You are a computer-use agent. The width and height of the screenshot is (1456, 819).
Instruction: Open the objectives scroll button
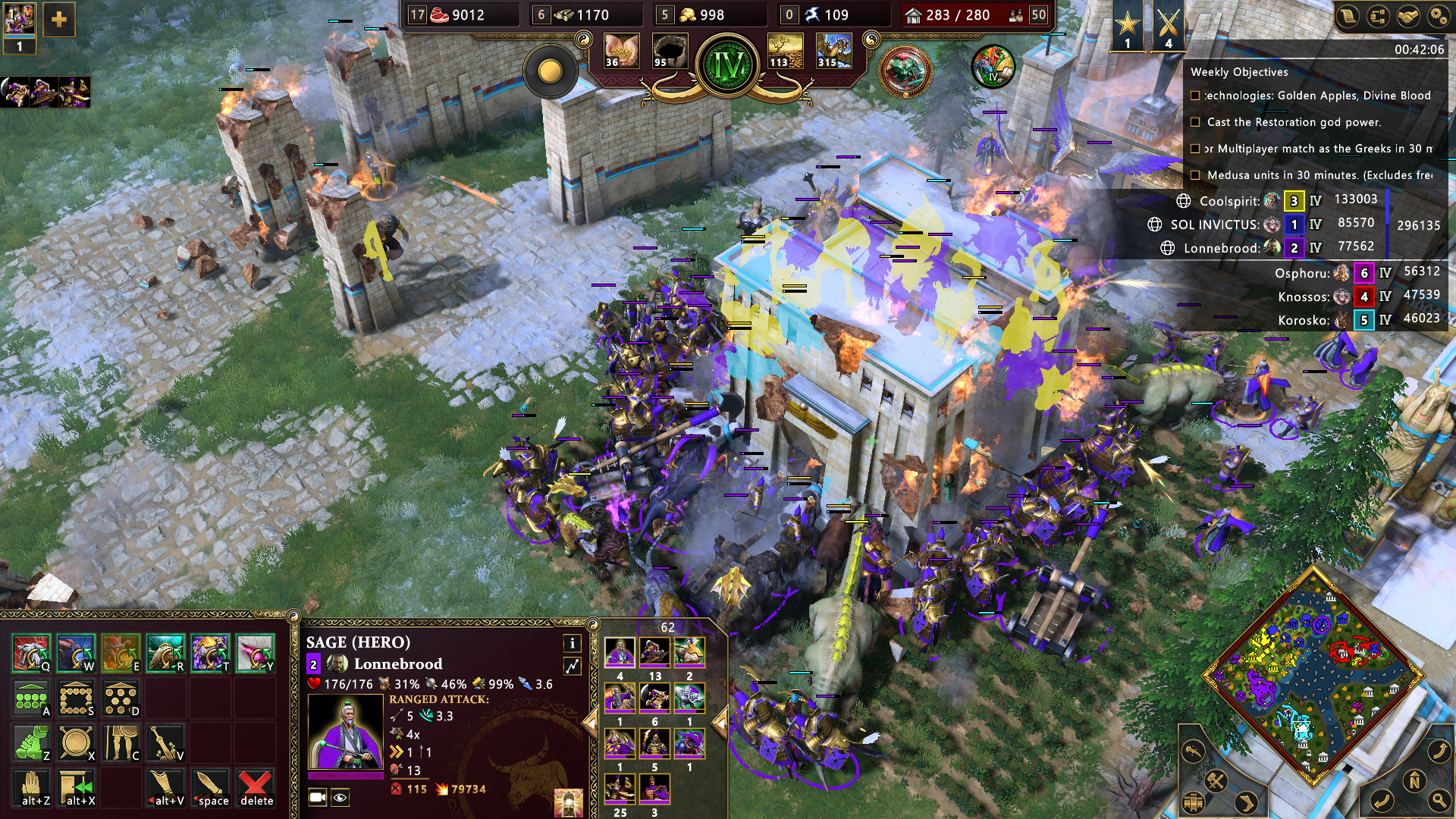tap(1348, 17)
